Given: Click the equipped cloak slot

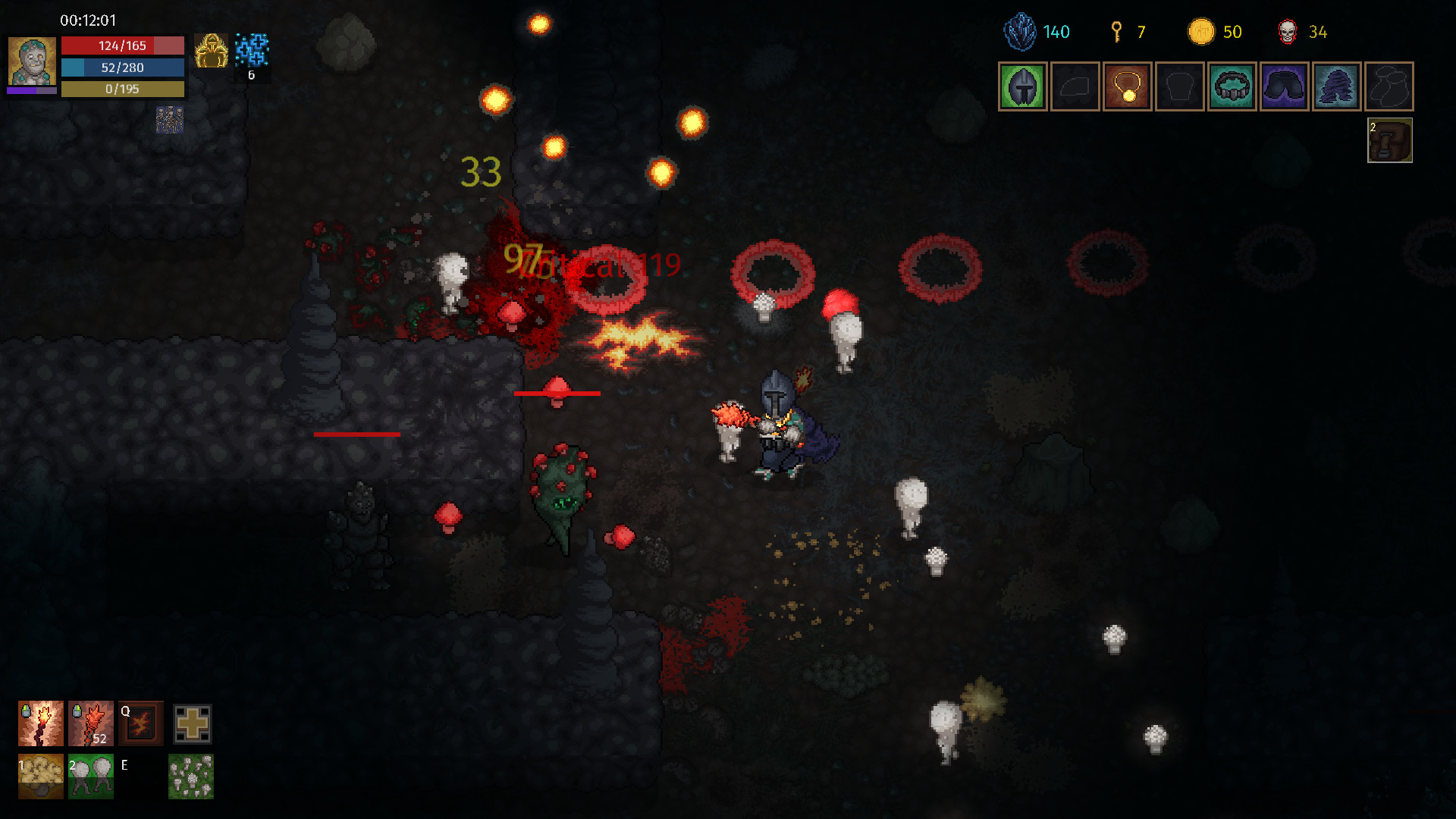Looking at the screenshot, I should coord(1336,86).
